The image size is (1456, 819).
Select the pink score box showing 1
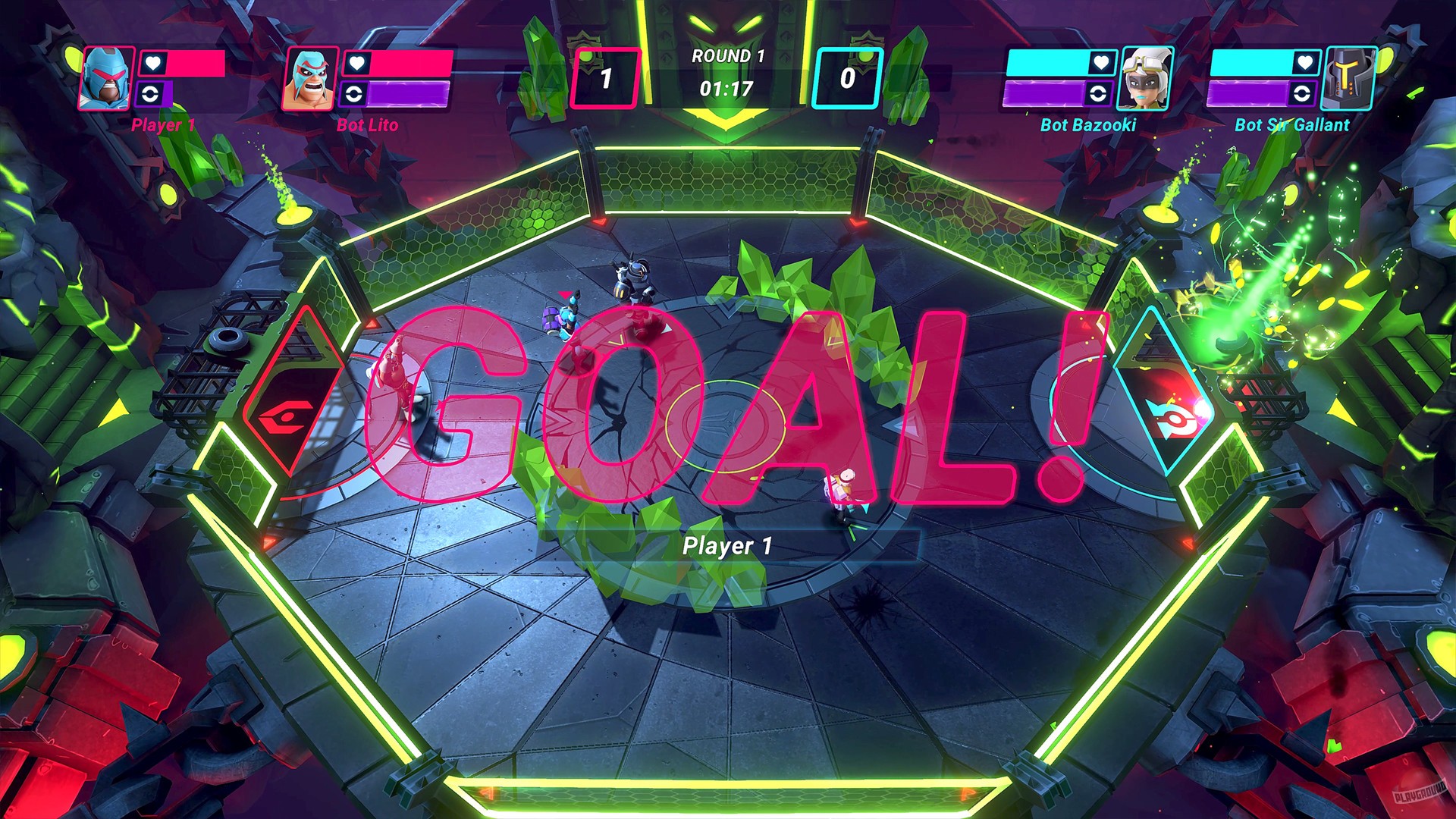tap(607, 74)
